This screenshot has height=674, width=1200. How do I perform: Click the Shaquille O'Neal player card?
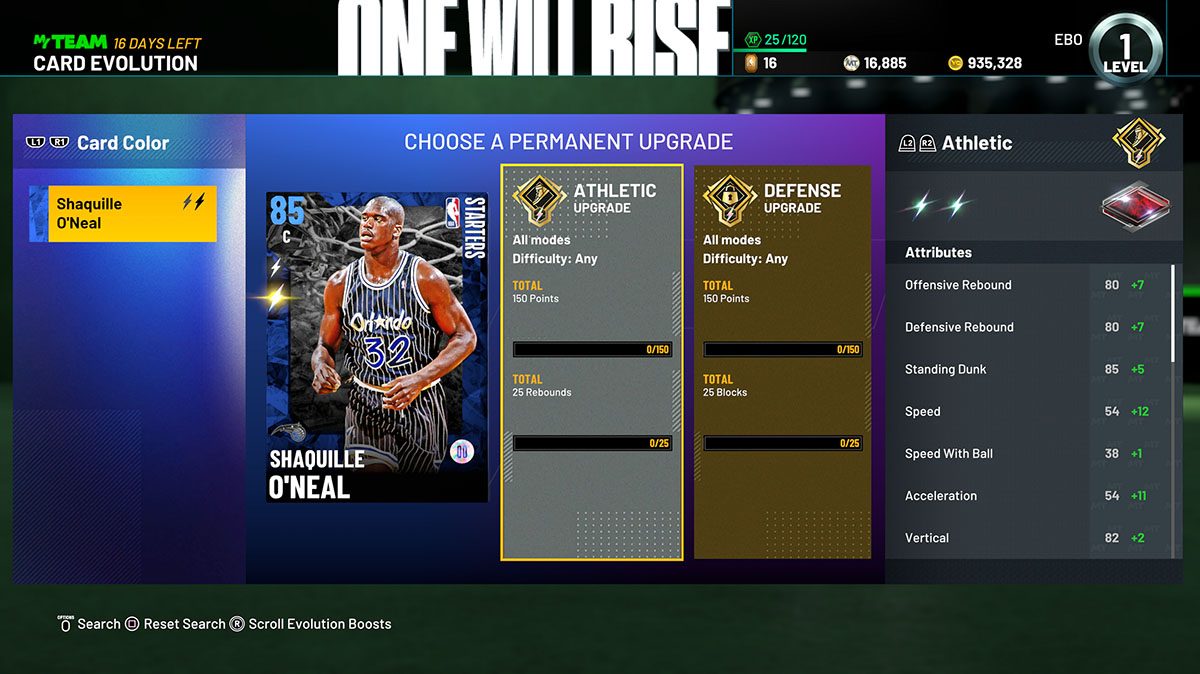tap(377, 346)
